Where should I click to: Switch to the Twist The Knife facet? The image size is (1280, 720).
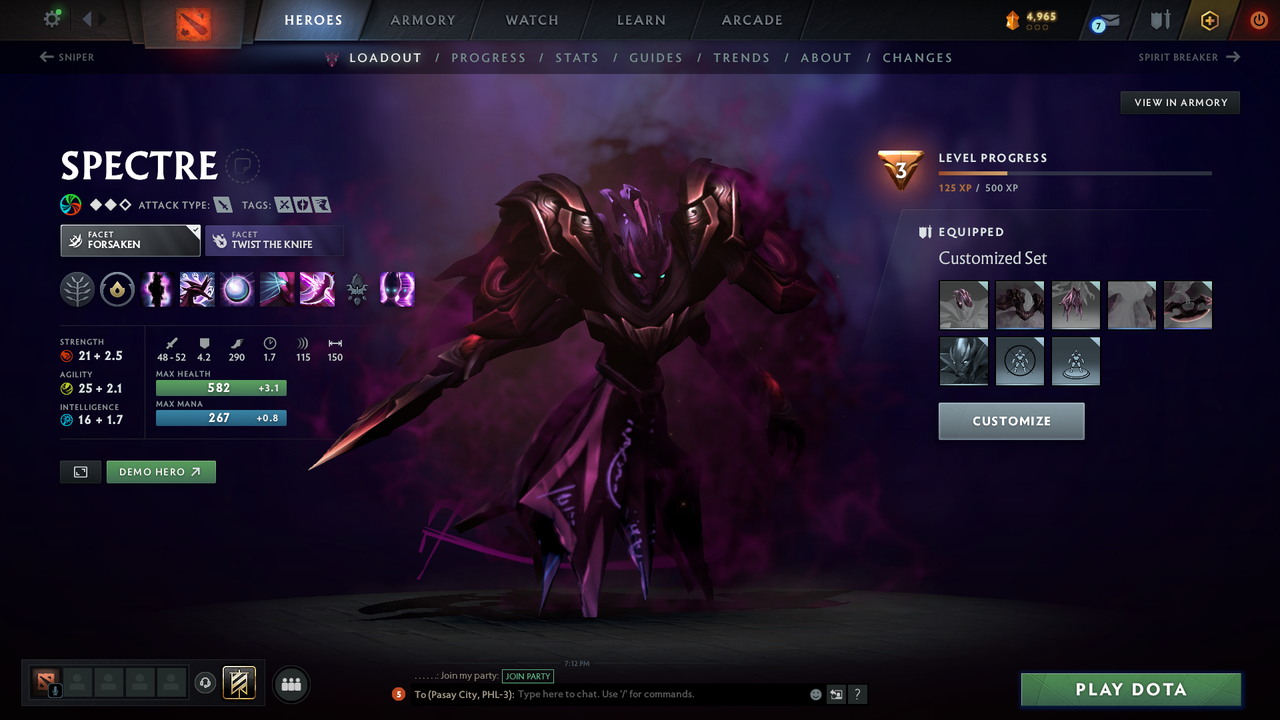click(274, 240)
